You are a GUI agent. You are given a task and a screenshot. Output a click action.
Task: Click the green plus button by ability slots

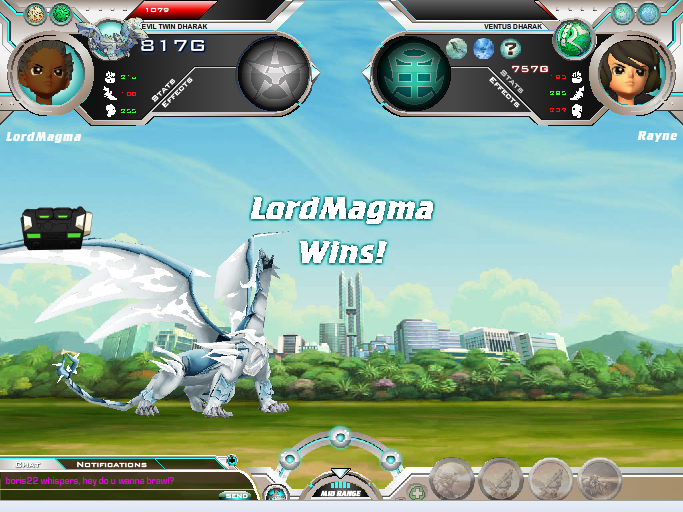coord(417,492)
